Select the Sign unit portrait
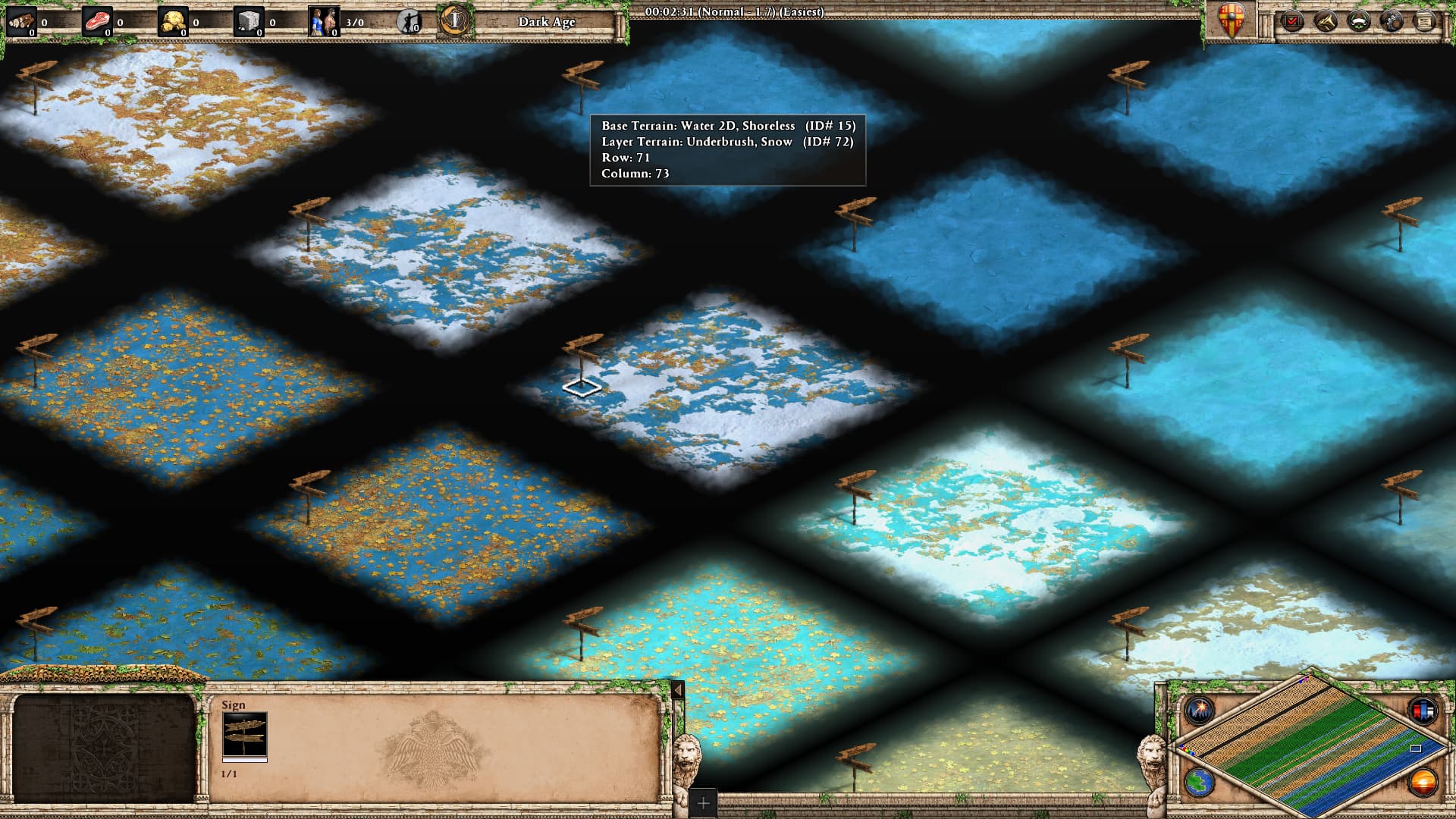This screenshot has width=1456, height=819. [x=244, y=734]
